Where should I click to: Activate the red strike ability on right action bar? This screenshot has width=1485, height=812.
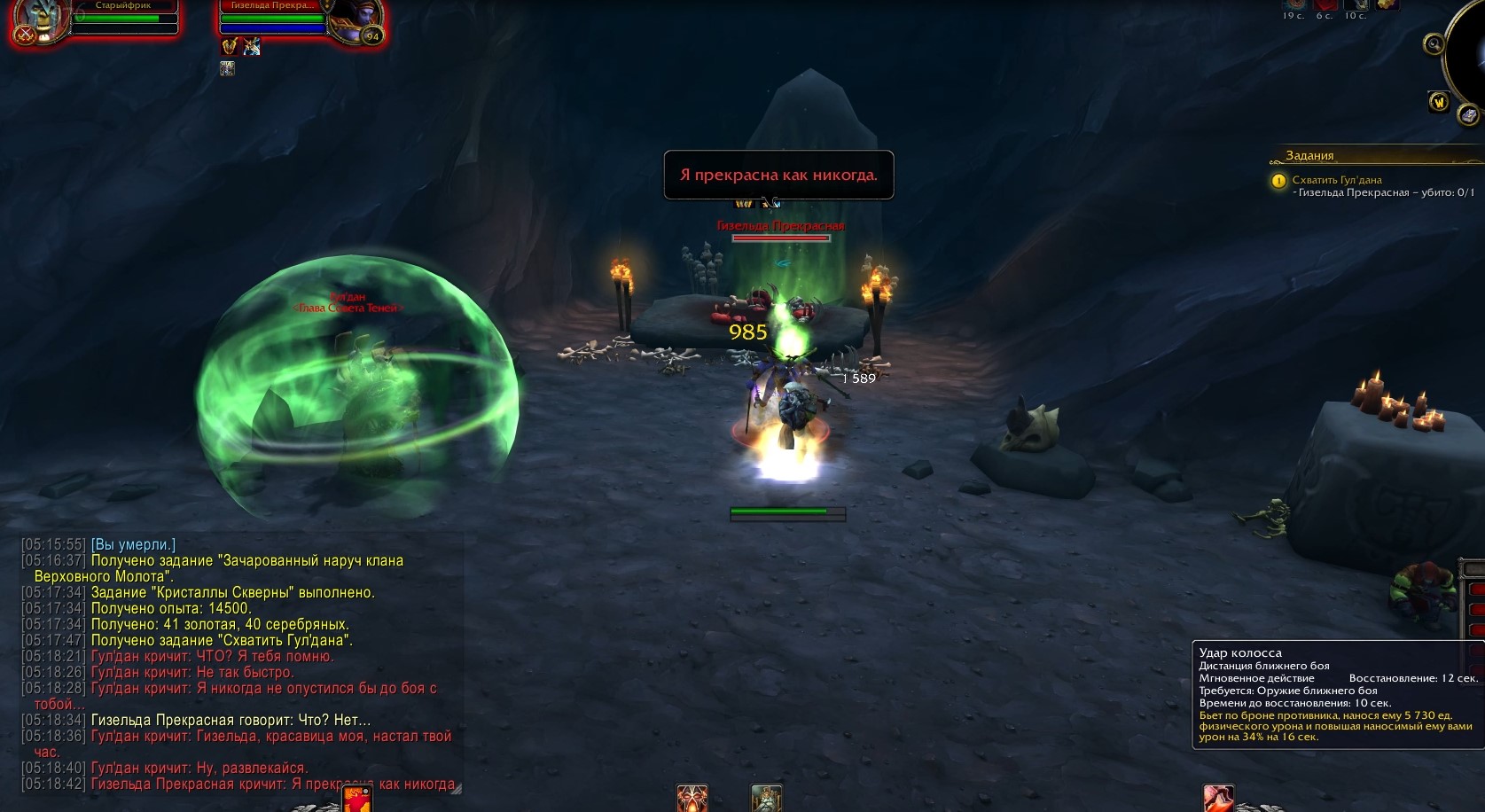tap(1217, 799)
